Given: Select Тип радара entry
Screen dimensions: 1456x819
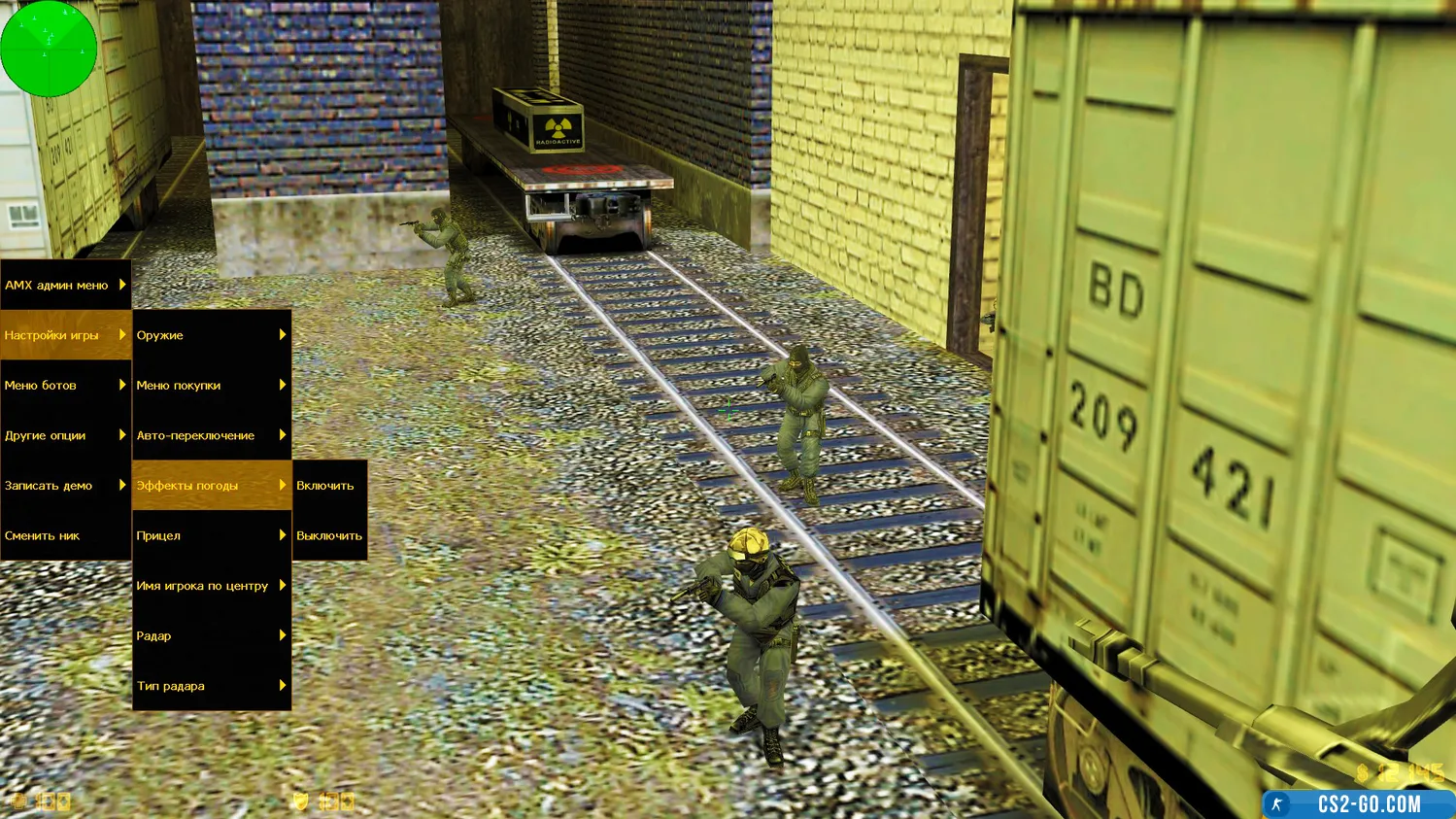Looking at the screenshot, I should pos(211,686).
